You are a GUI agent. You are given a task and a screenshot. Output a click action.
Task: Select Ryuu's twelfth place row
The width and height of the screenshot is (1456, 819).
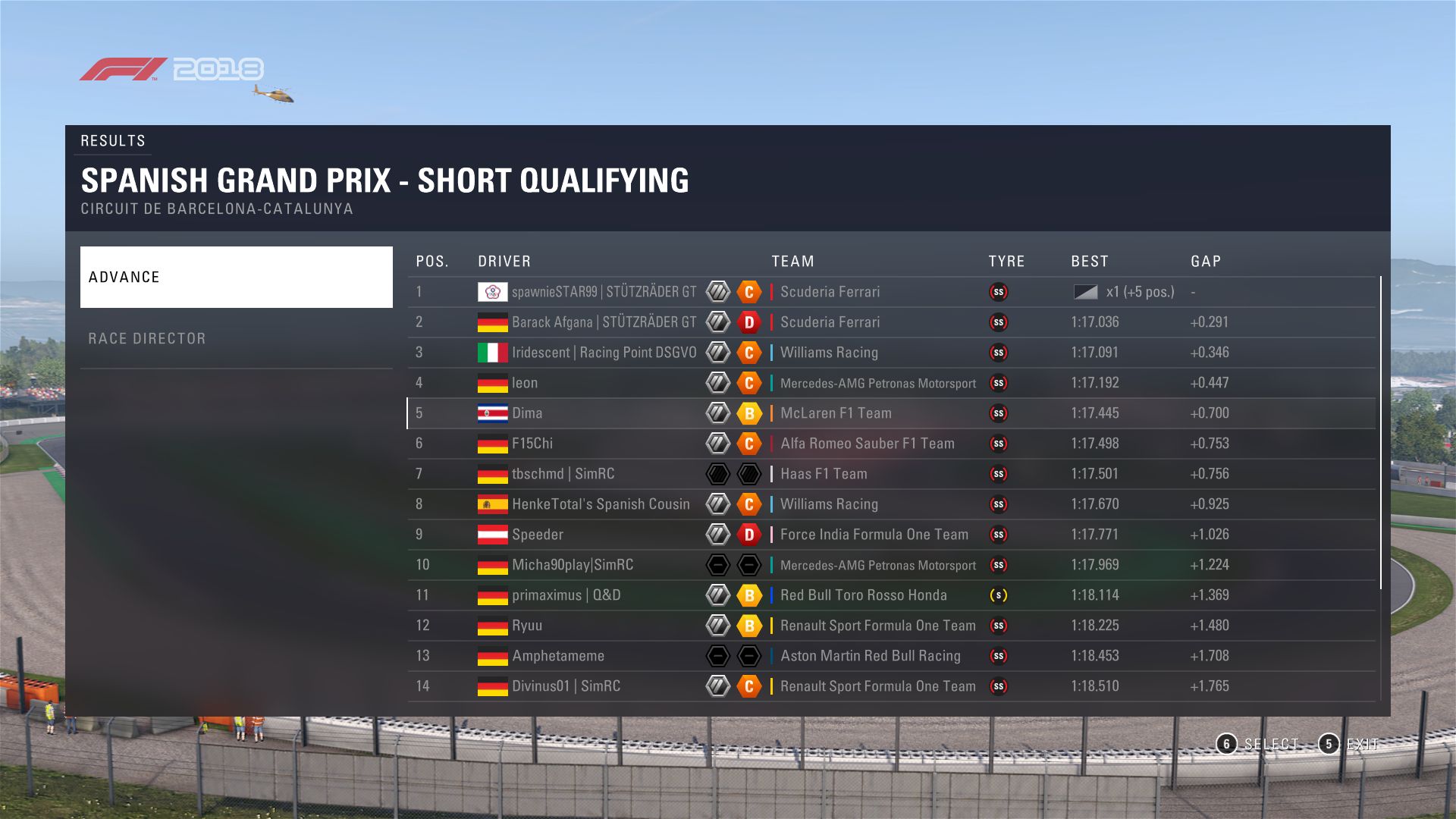click(891, 626)
